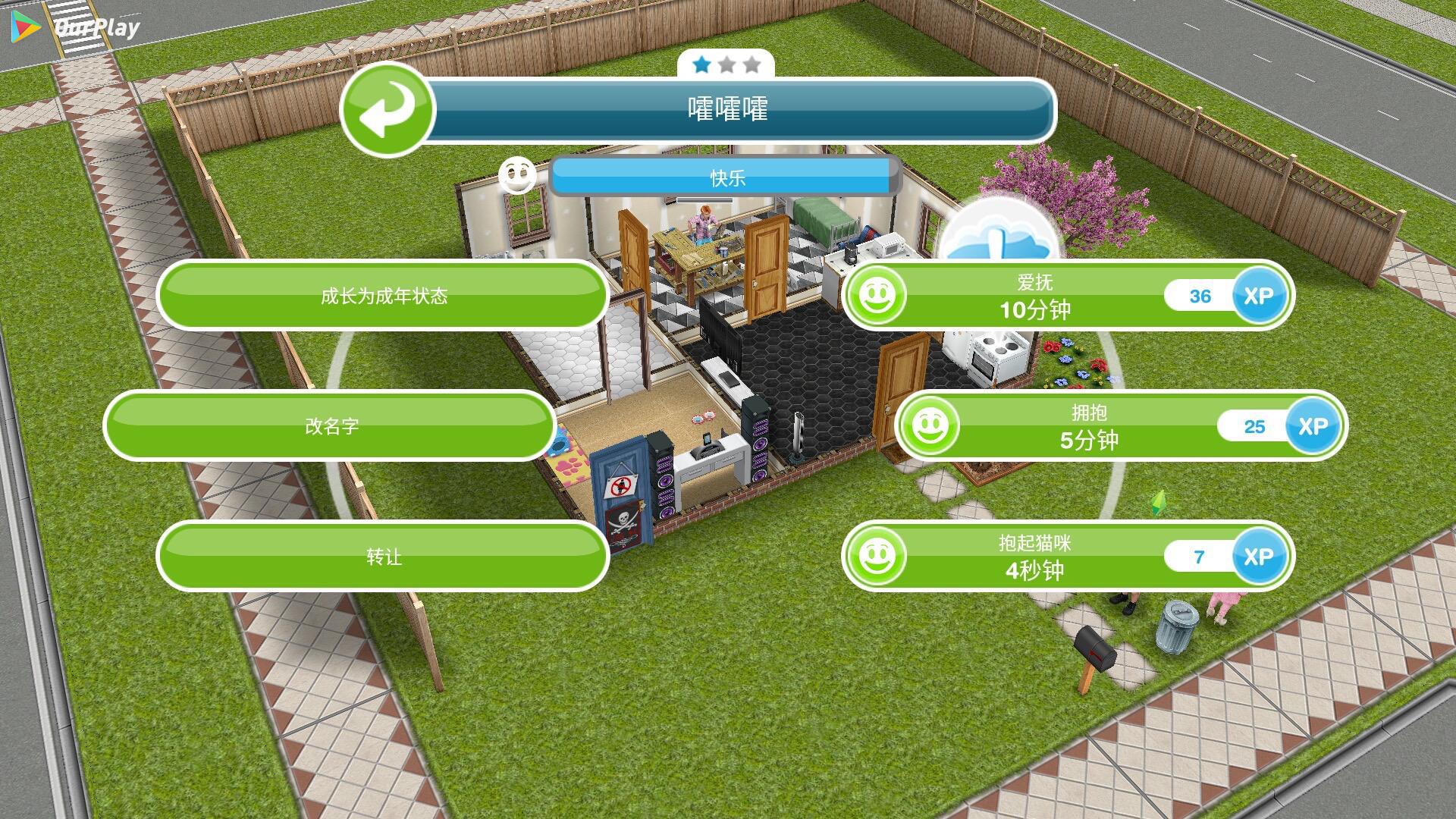Click the green back arrow button
The width and height of the screenshot is (1456, 819).
click(x=388, y=110)
